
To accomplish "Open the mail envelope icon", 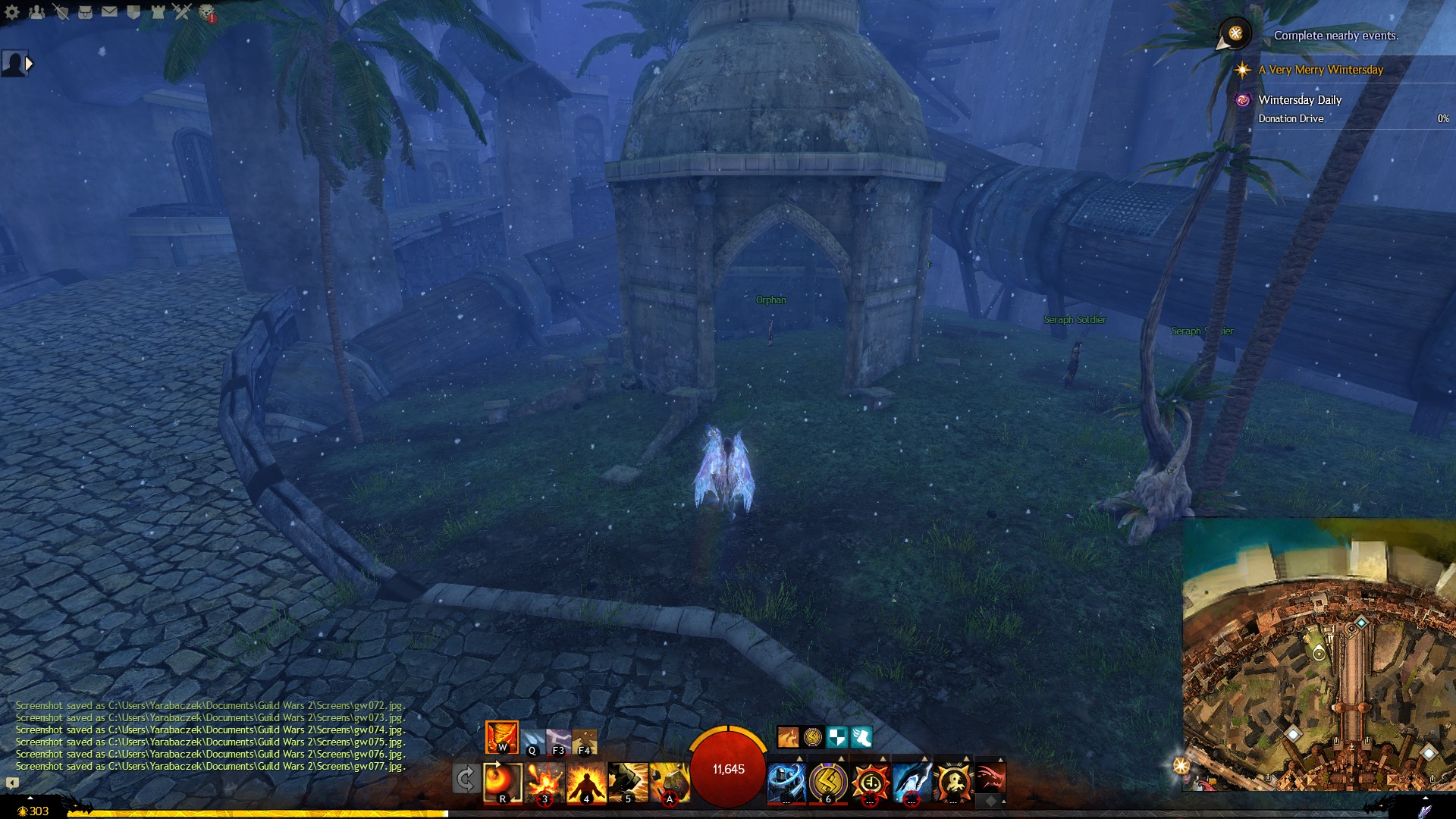I will (110, 11).
